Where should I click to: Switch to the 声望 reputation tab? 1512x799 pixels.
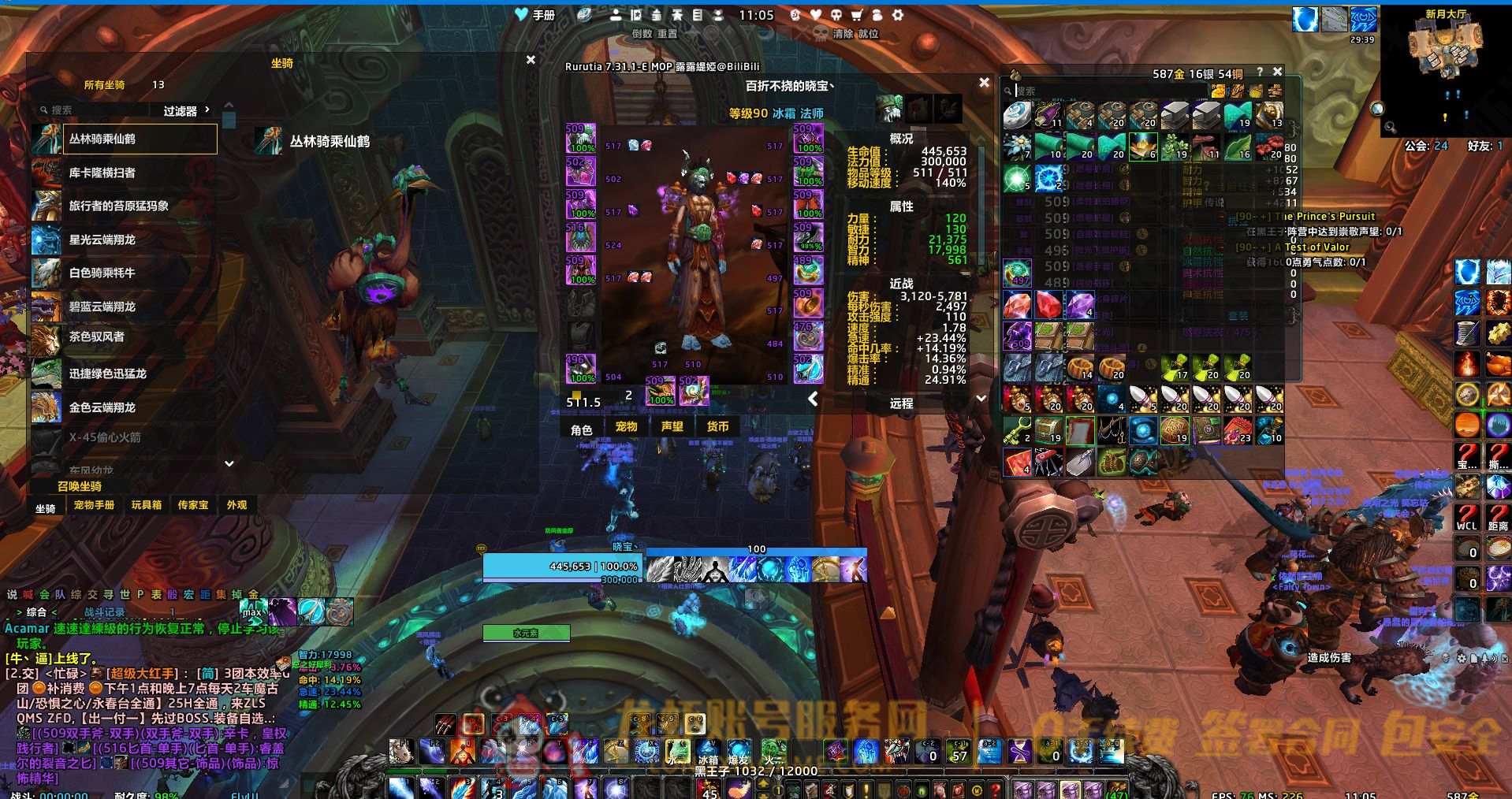pos(672,427)
